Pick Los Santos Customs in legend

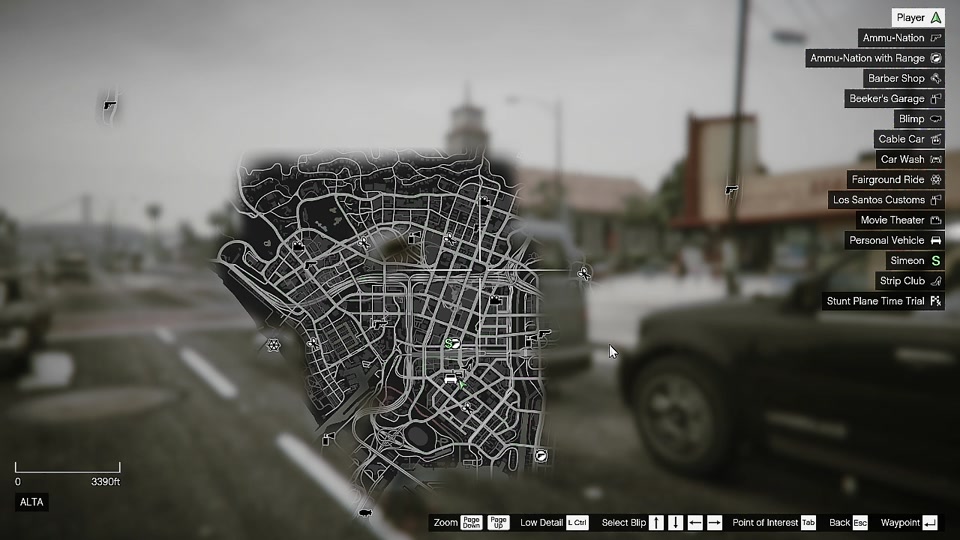887,200
